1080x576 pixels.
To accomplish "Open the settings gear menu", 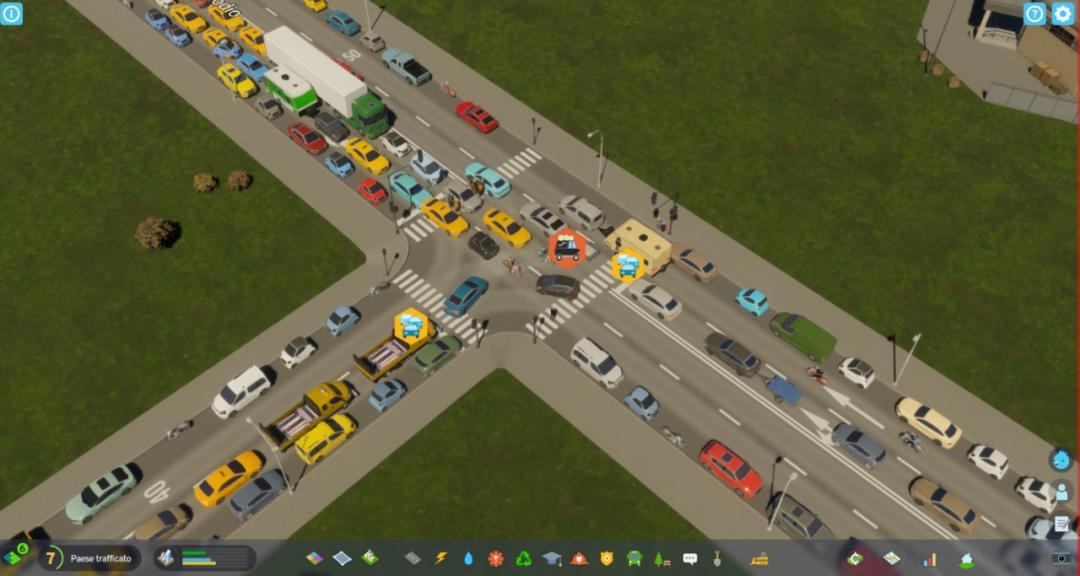I will 1062,13.
